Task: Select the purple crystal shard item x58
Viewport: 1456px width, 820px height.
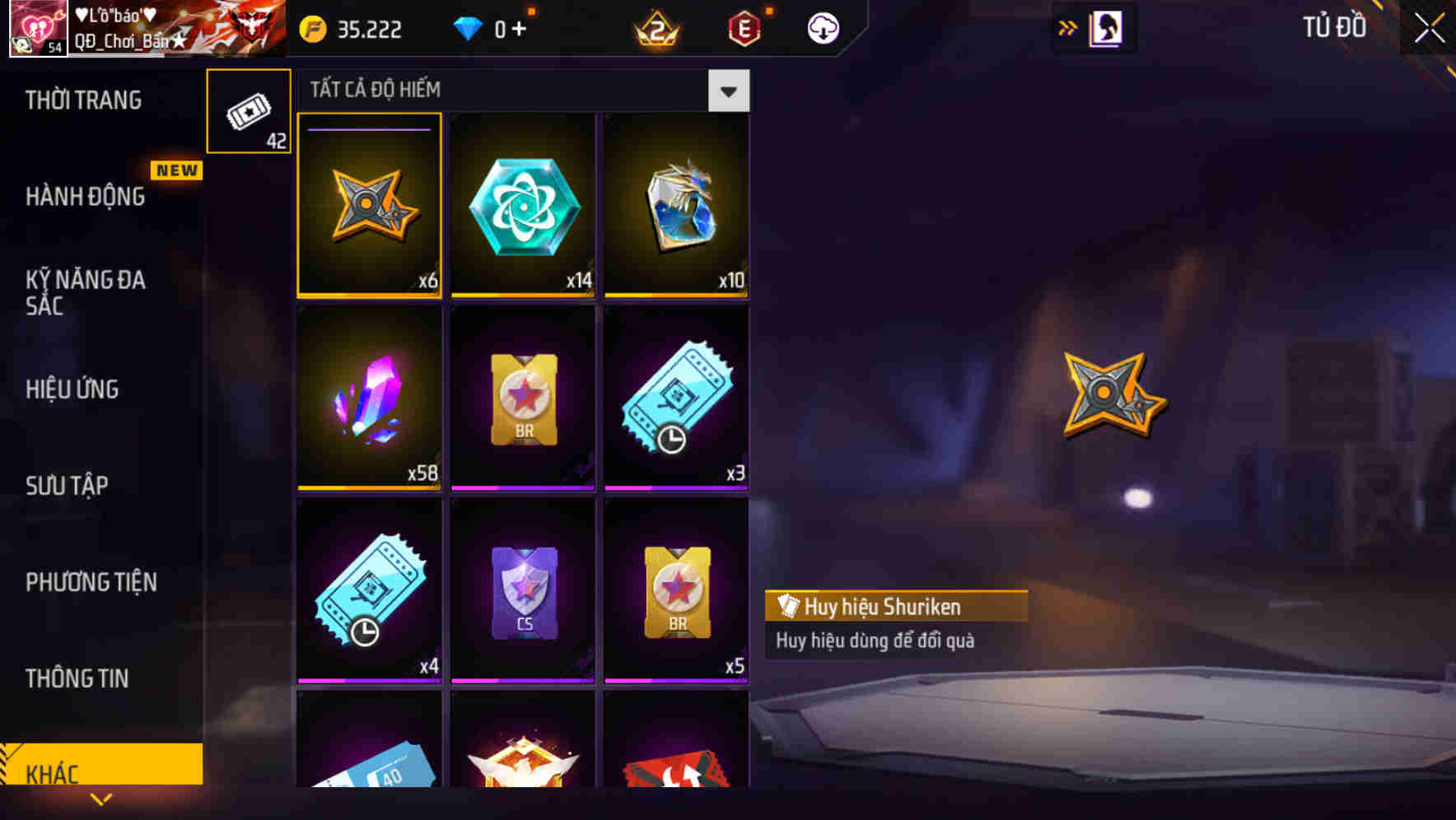Action: pos(370,398)
